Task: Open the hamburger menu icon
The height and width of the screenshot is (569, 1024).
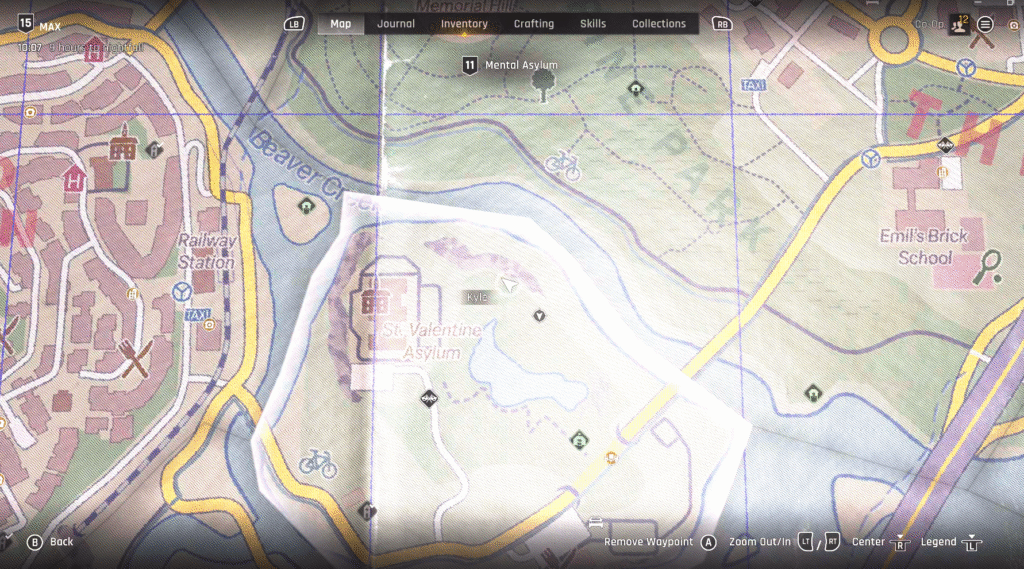Action: point(986,24)
